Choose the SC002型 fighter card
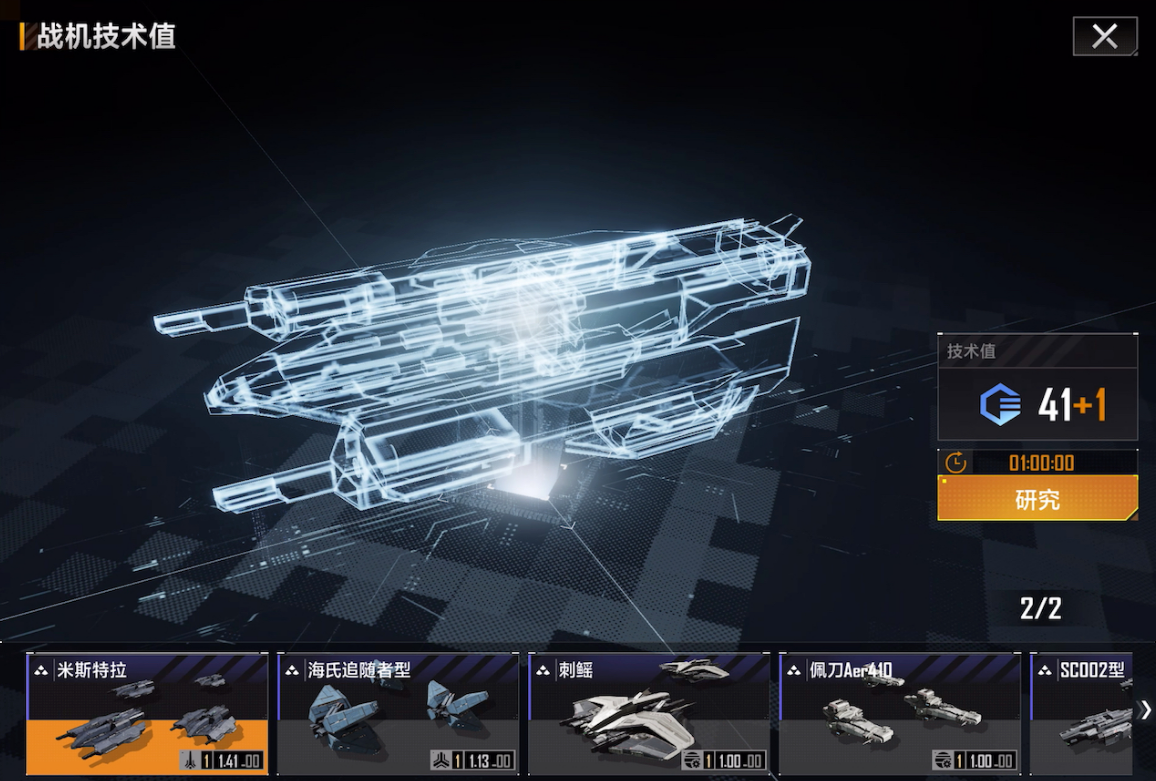This screenshot has height=781, width=1156. (1082, 714)
